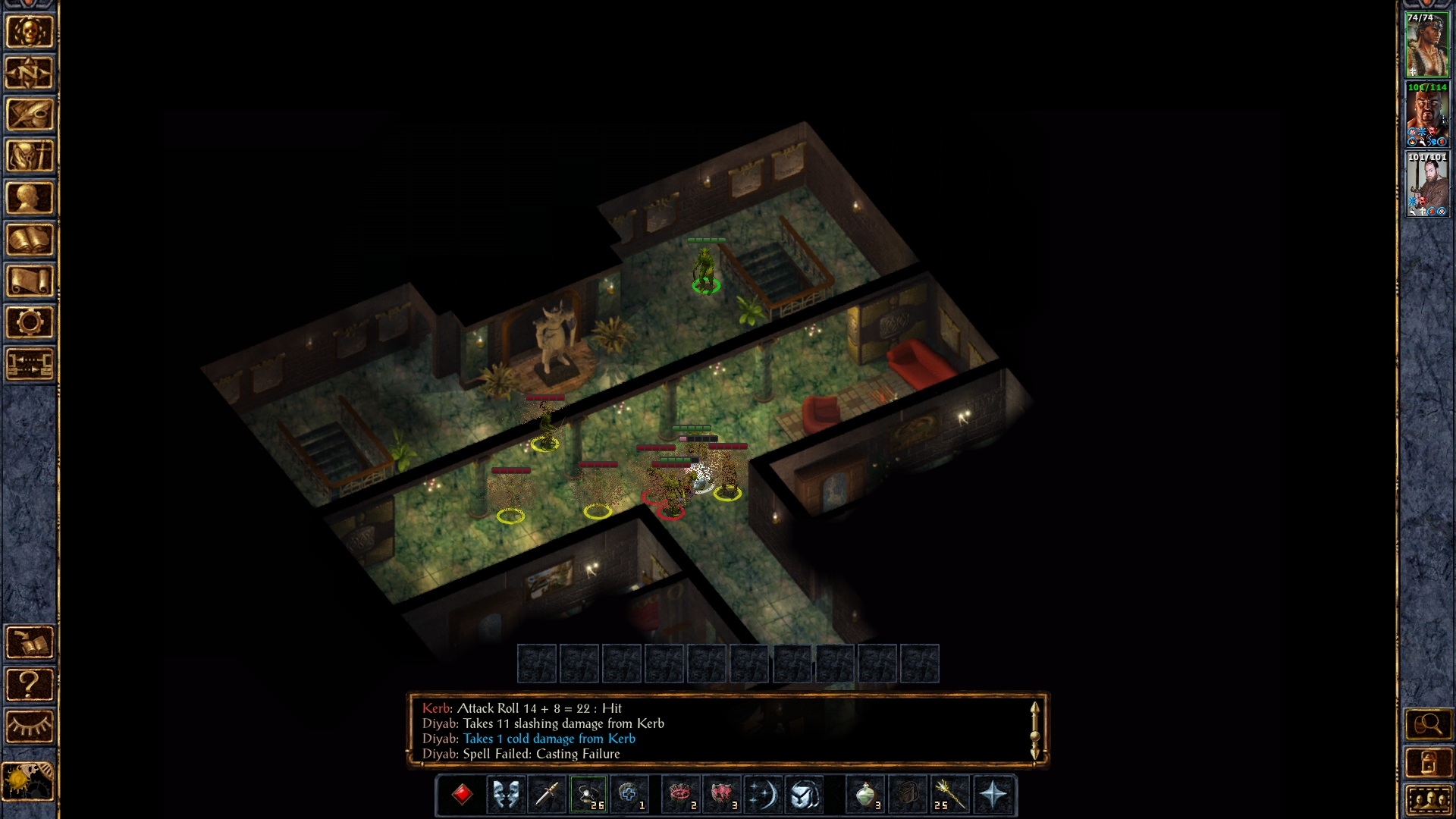Open the skull return-to-game button
The width and height of the screenshot is (1456, 819).
30,32
